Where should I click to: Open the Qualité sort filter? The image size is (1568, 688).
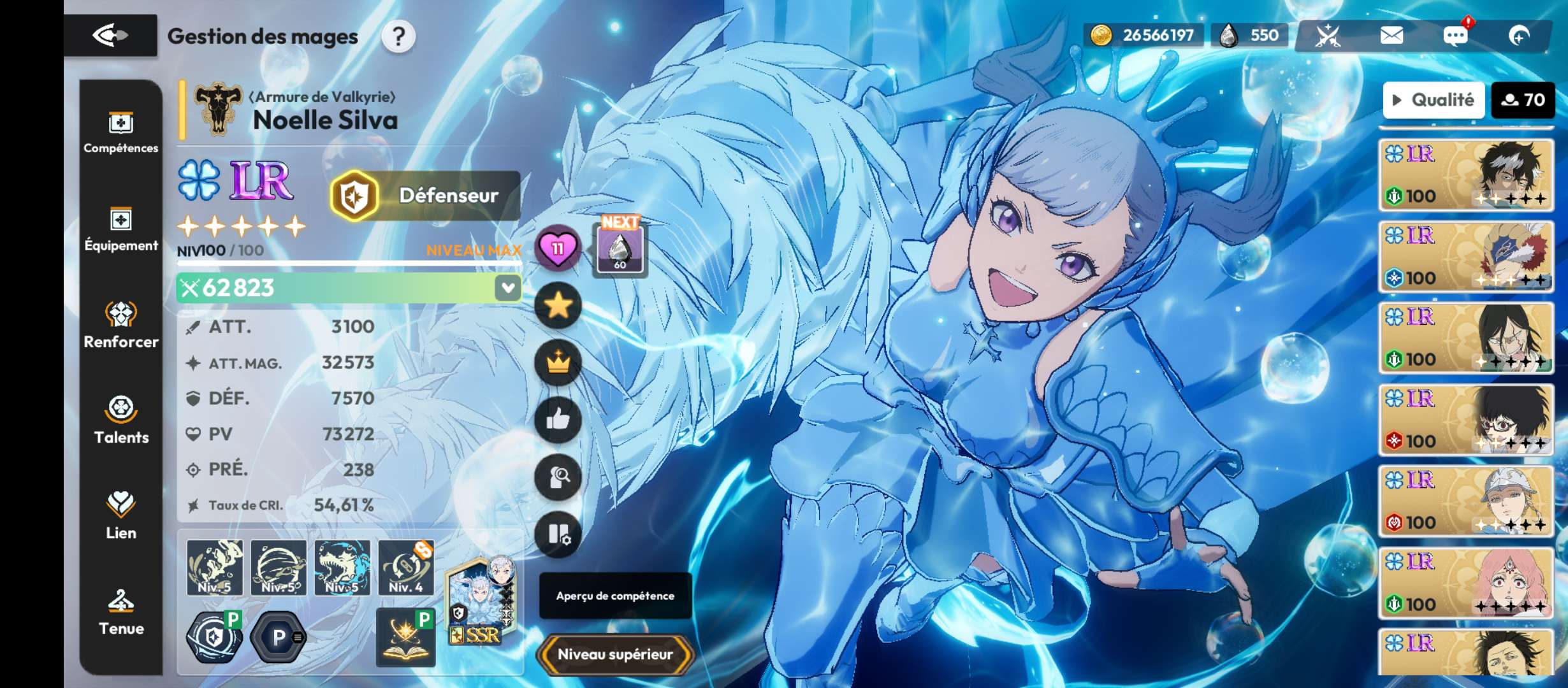[x=1434, y=100]
